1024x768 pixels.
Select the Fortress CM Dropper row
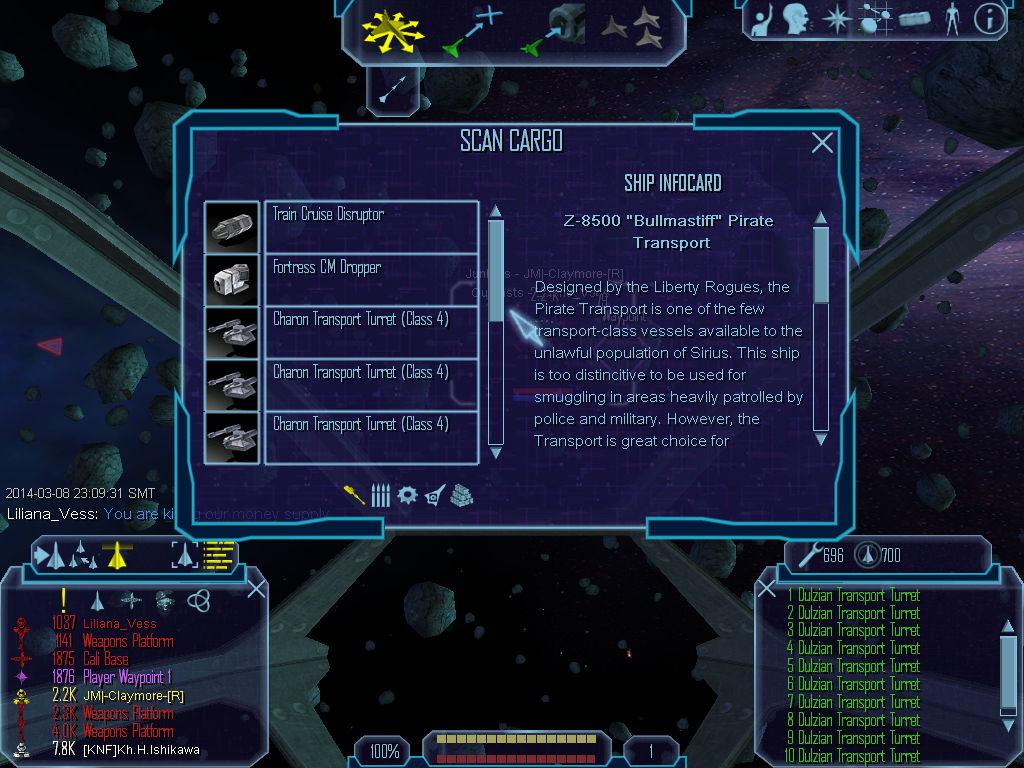[x=371, y=280]
